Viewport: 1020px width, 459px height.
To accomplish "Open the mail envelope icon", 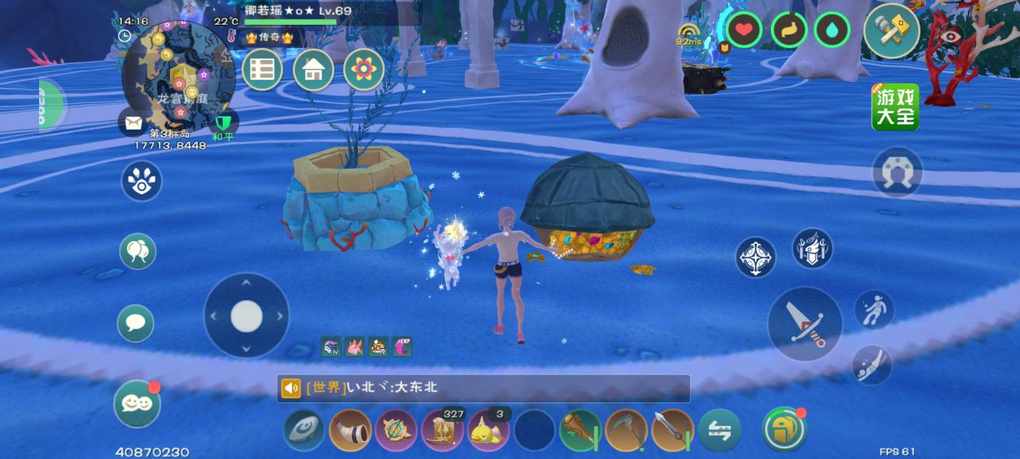I will coord(133,123).
